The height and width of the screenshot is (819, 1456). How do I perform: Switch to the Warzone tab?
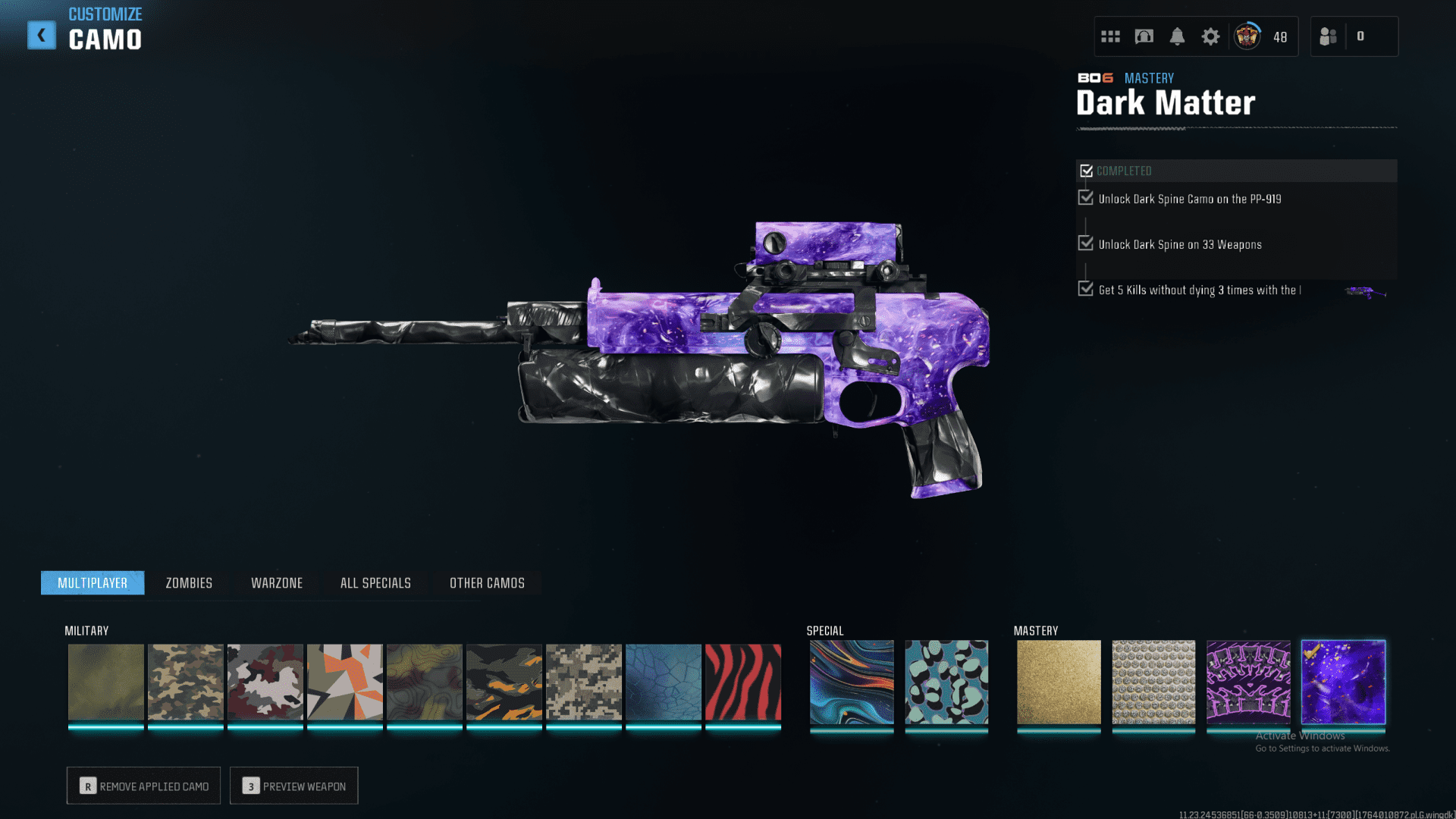(277, 582)
